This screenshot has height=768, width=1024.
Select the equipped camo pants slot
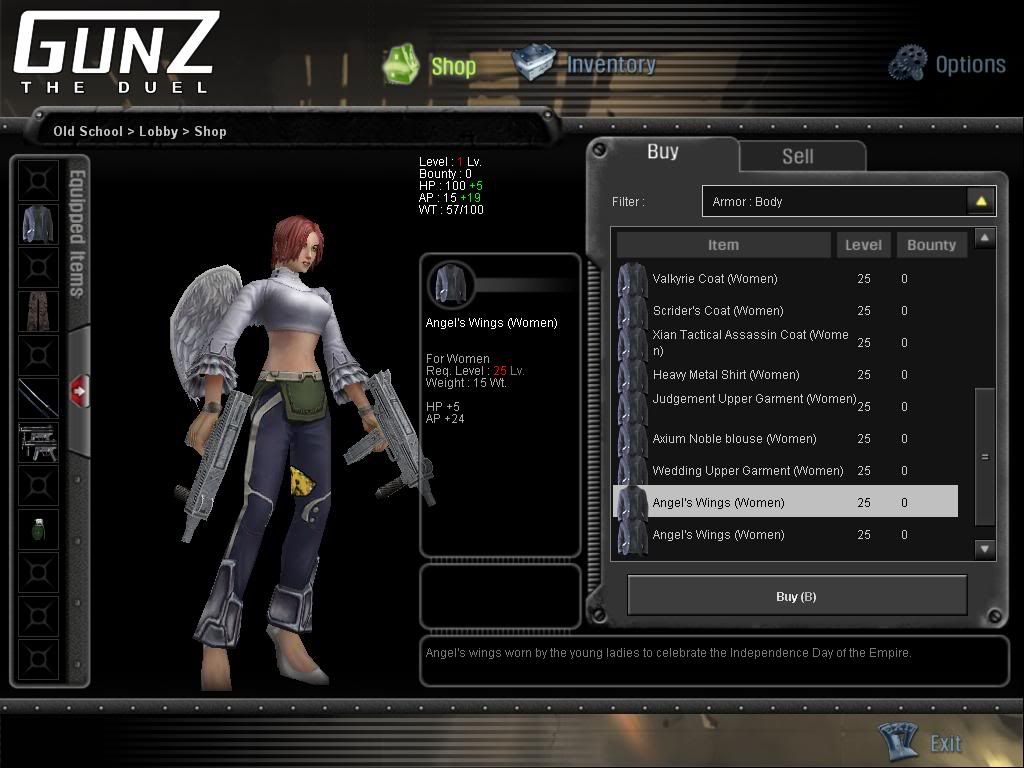point(38,311)
